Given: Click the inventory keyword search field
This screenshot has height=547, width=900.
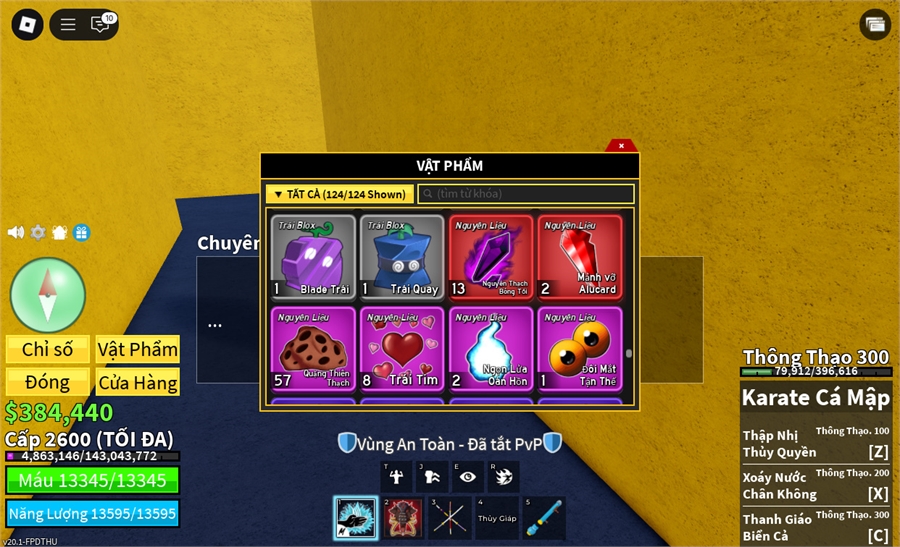Looking at the screenshot, I should pos(526,194).
